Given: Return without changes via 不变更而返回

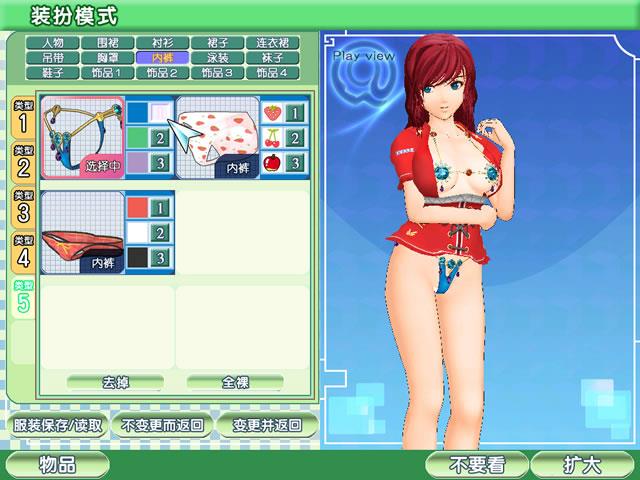Looking at the screenshot, I should point(160,424).
